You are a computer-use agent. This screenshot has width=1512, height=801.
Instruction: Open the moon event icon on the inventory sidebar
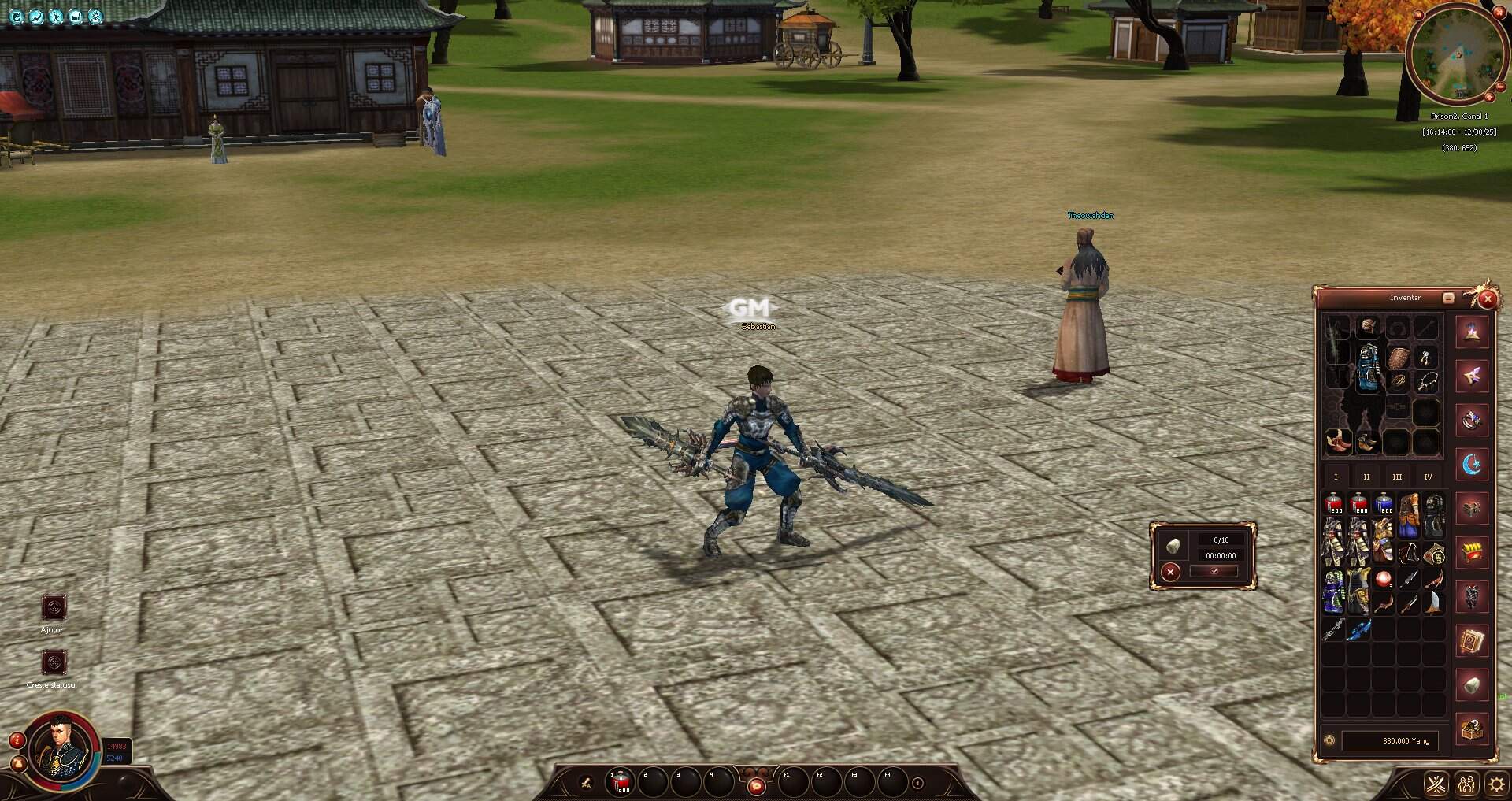point(1472,465)
